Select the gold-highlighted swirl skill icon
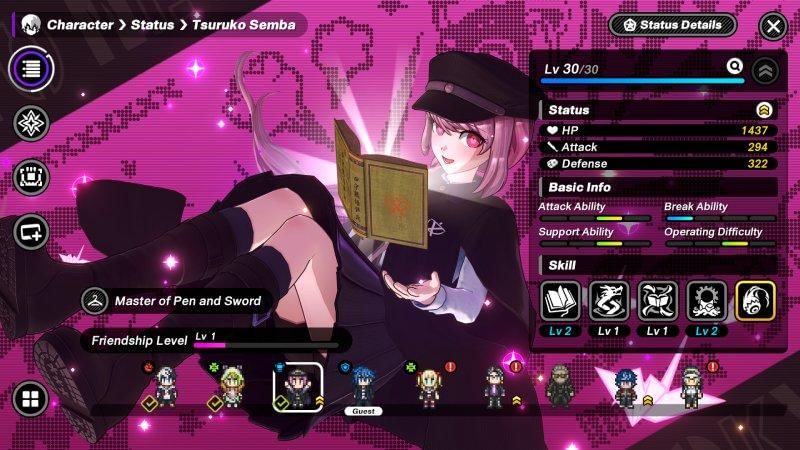 click(755, 301)
